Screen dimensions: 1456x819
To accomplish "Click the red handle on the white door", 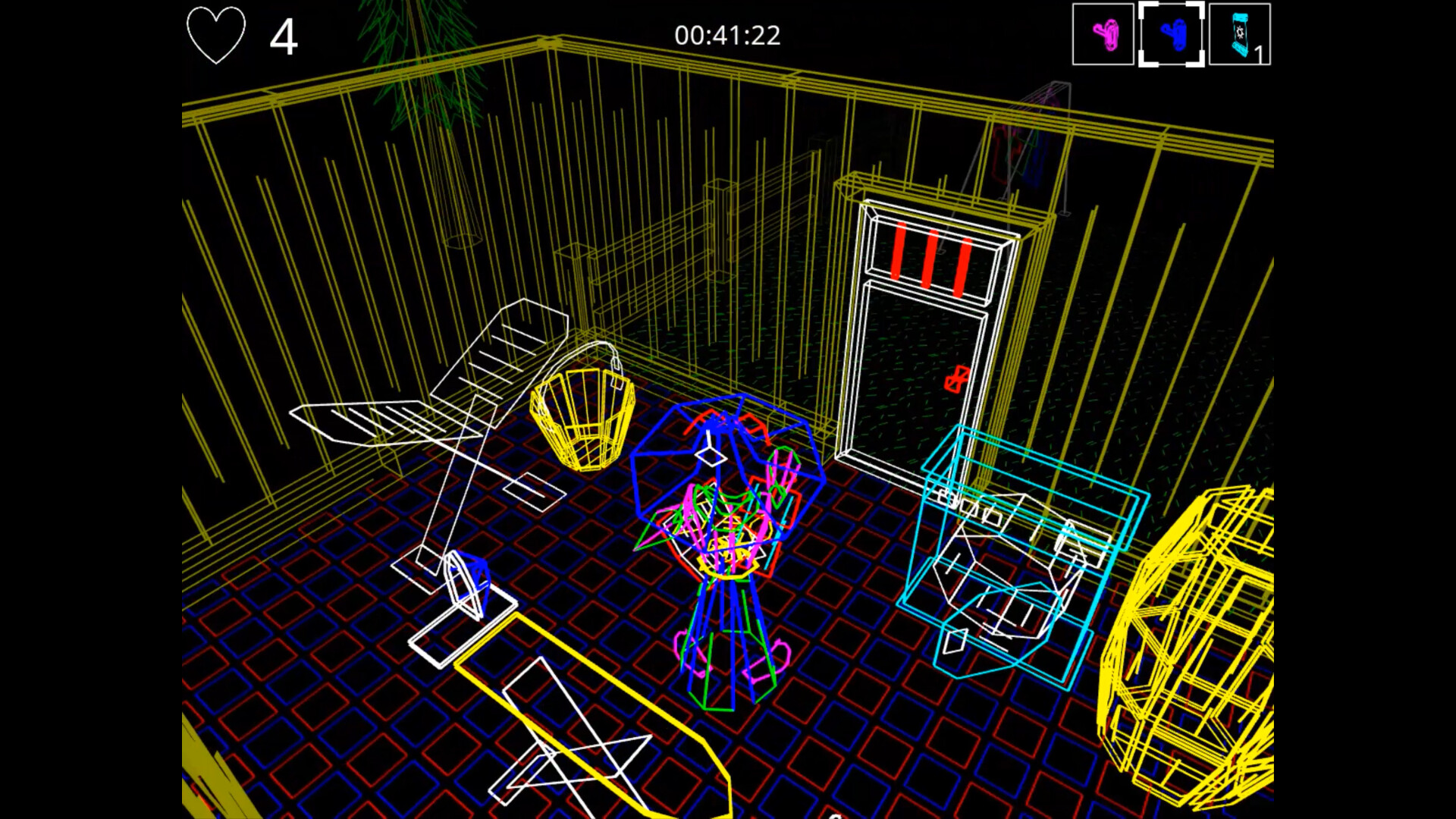I will (x=956, y=379).
